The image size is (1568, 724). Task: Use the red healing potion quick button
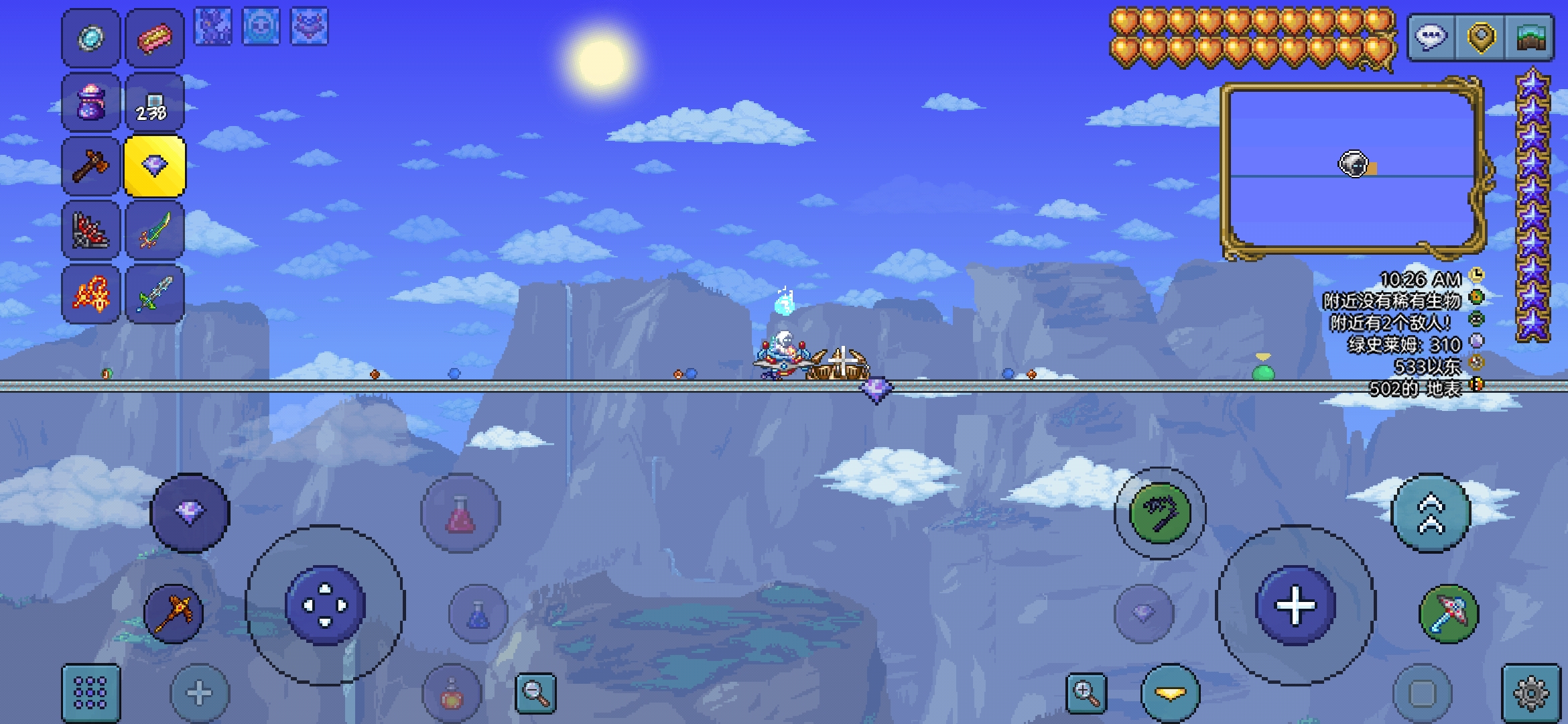(x=460, y=514)
